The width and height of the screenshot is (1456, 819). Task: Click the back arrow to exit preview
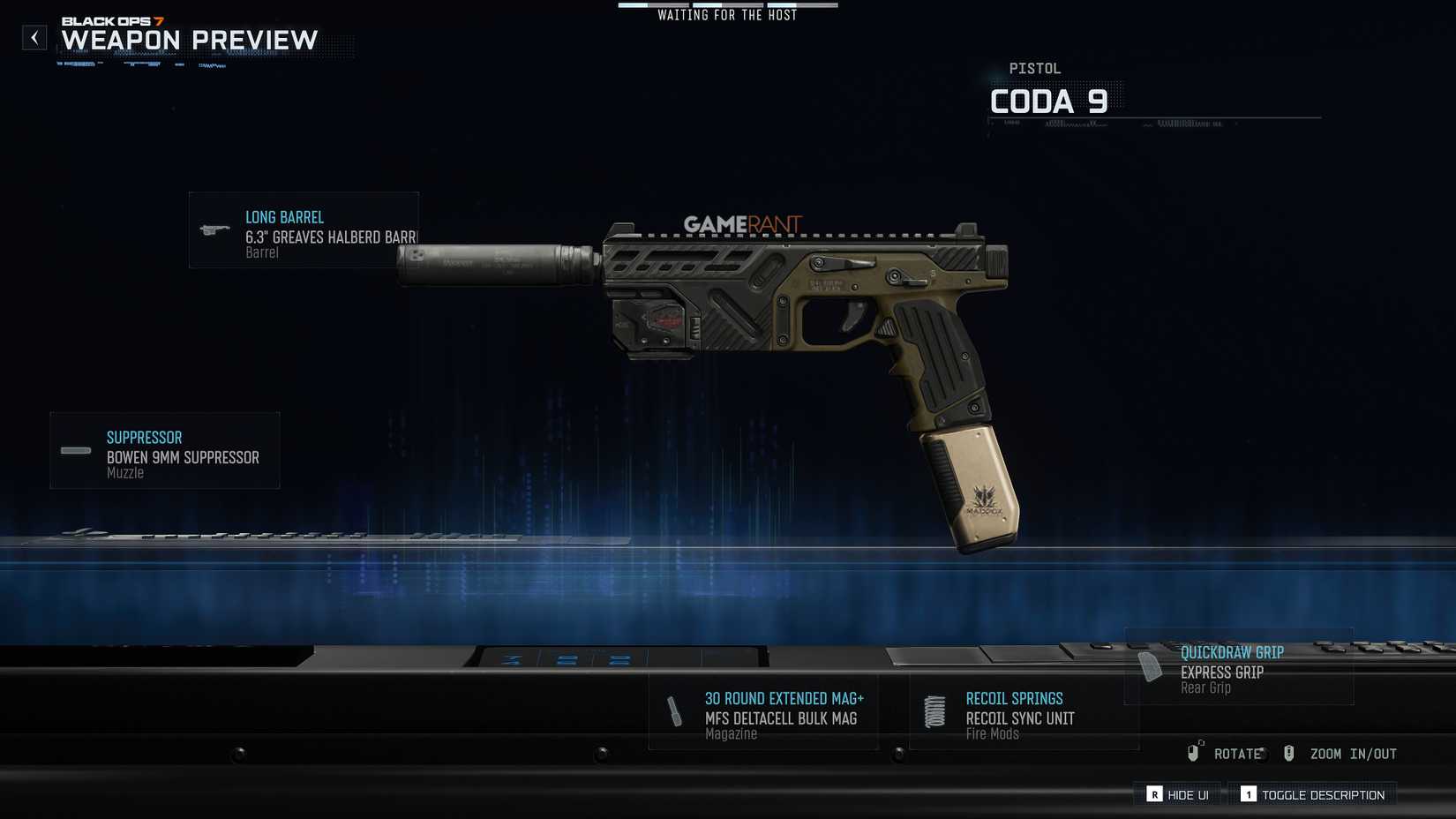click(34, 37)
